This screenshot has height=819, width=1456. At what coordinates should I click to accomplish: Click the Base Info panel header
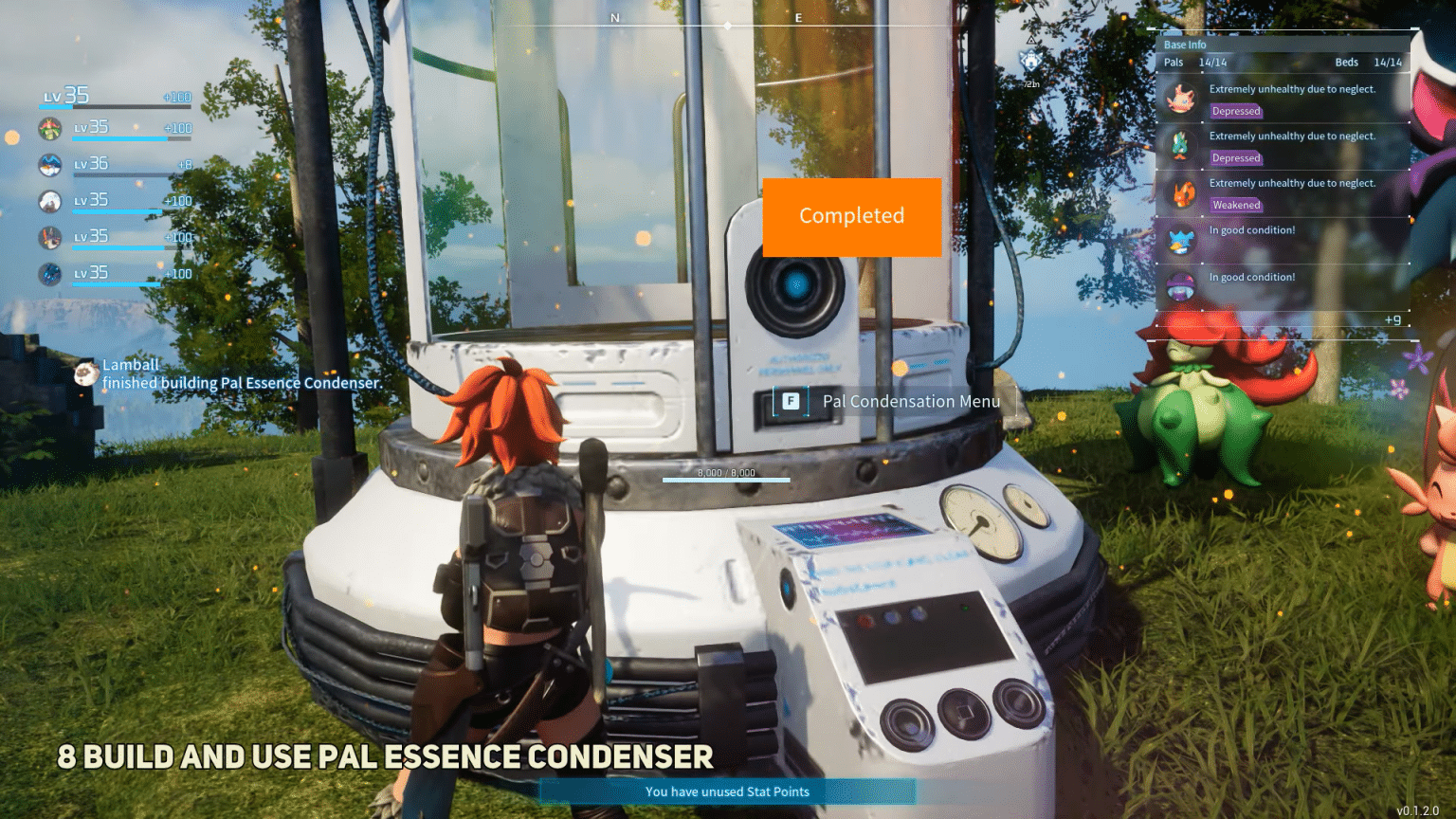(1185, 45)
